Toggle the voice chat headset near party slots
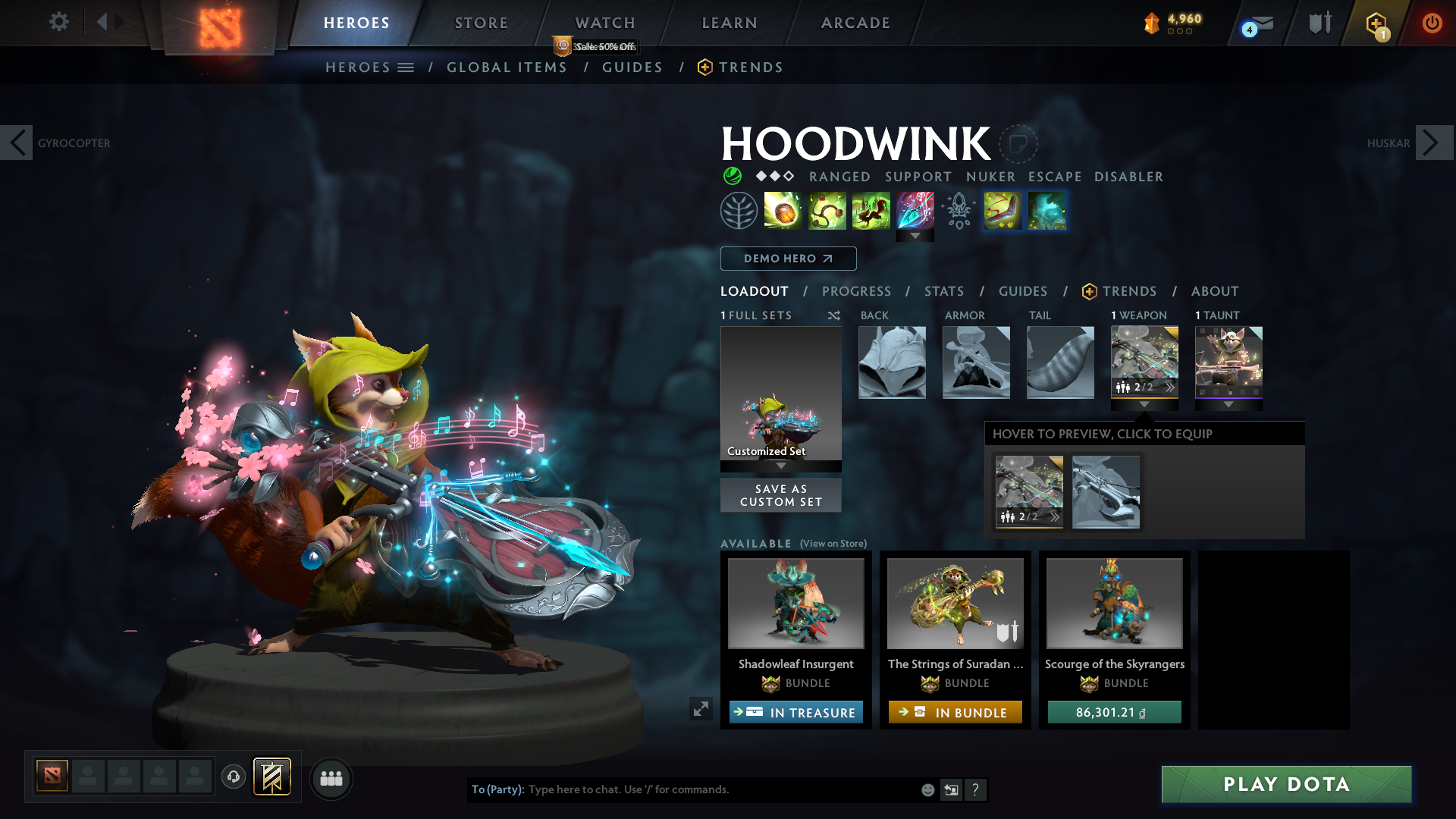 pos(234,778)
